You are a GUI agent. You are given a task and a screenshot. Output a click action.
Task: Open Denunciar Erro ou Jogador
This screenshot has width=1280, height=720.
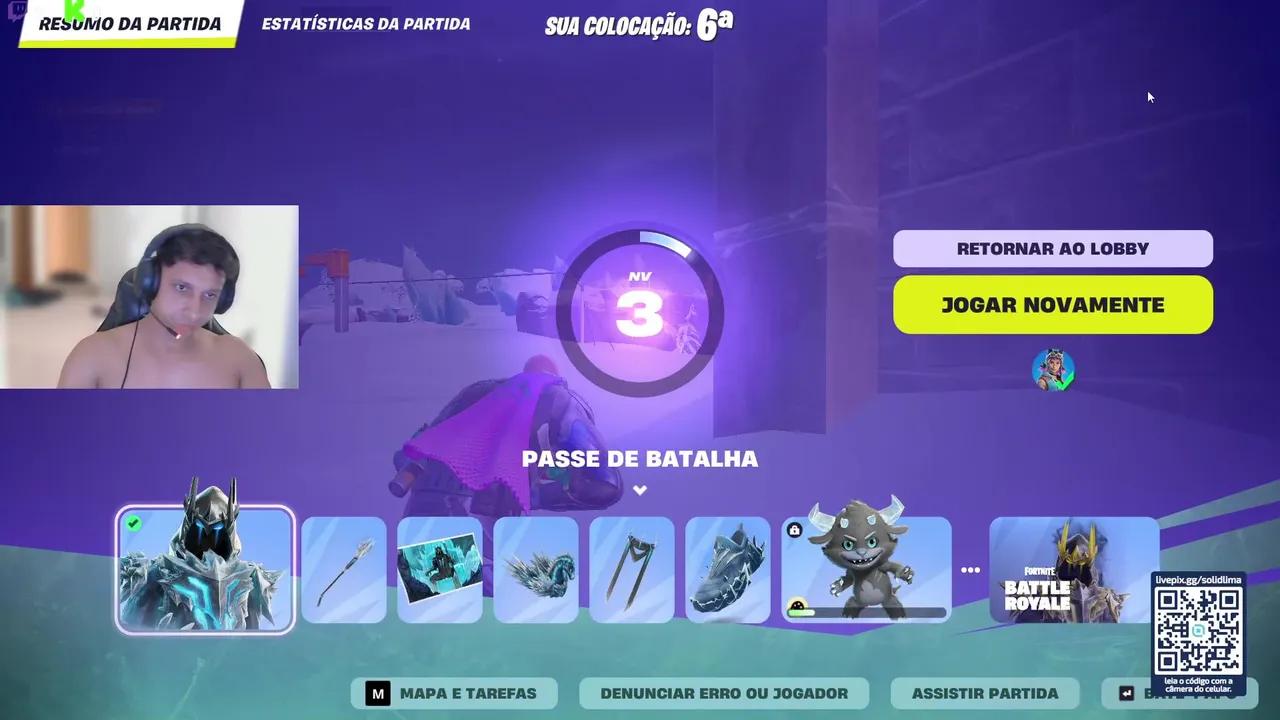(x=723, y=693)
